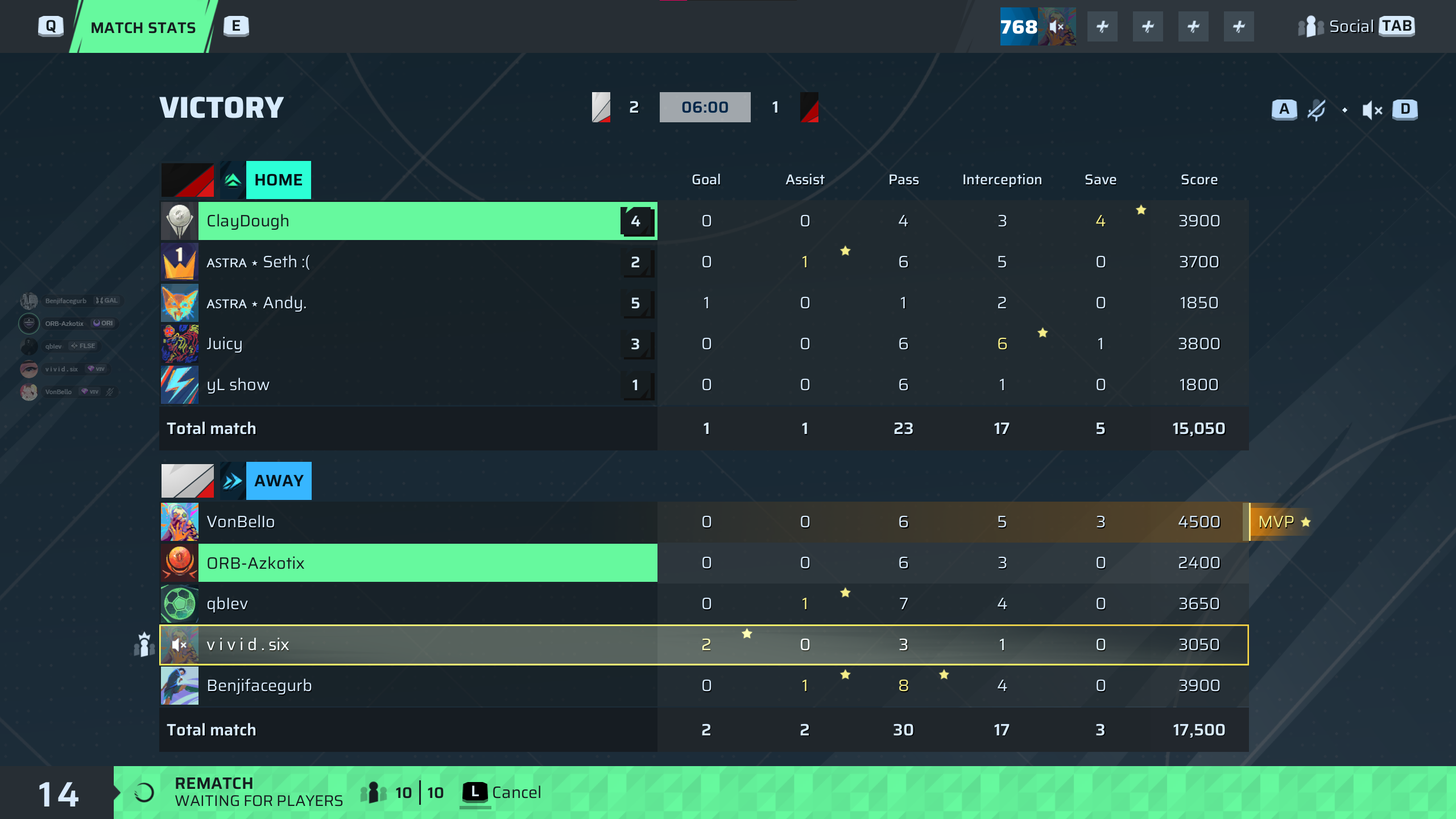Select MVP VonBello's scoreboard row

408,522
